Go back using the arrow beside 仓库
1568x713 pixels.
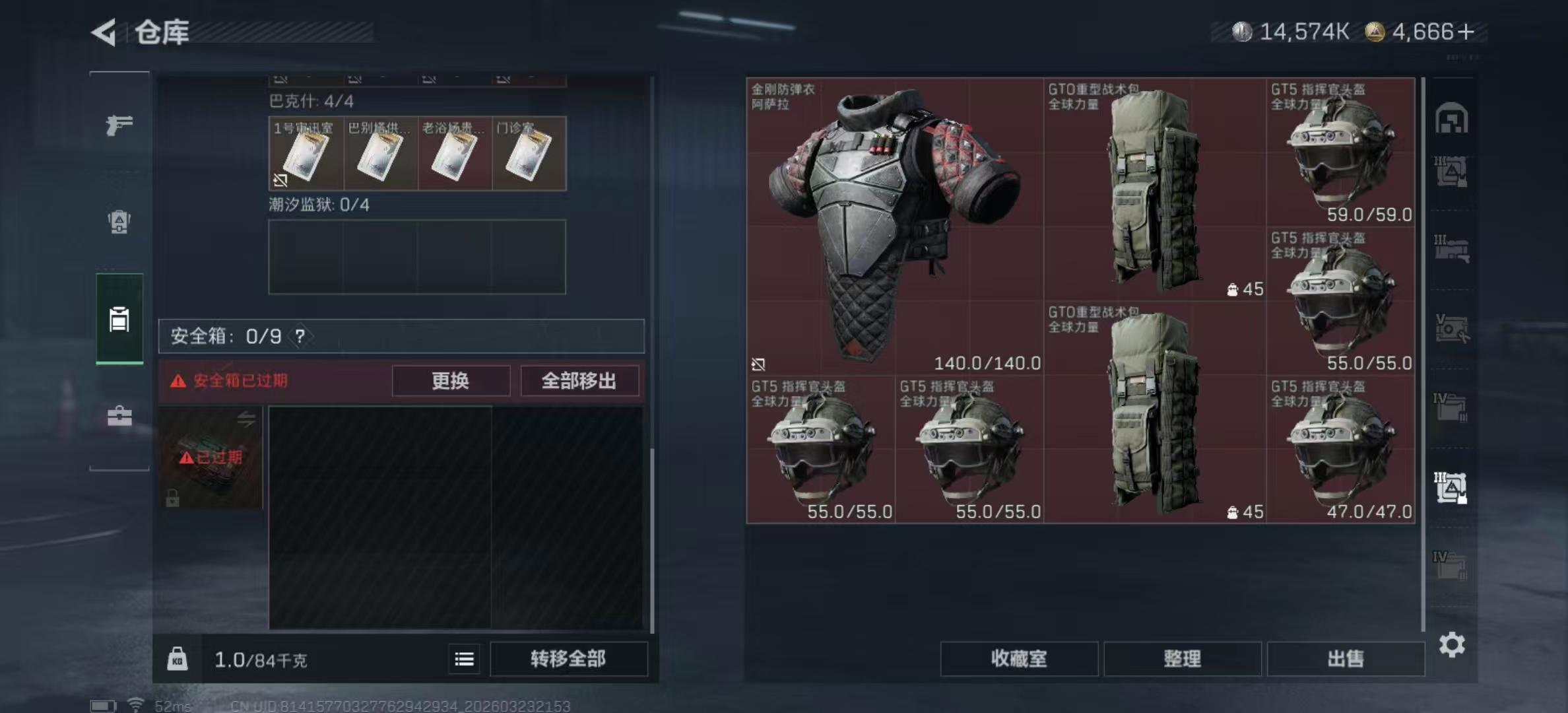click(x=104, y=32)
